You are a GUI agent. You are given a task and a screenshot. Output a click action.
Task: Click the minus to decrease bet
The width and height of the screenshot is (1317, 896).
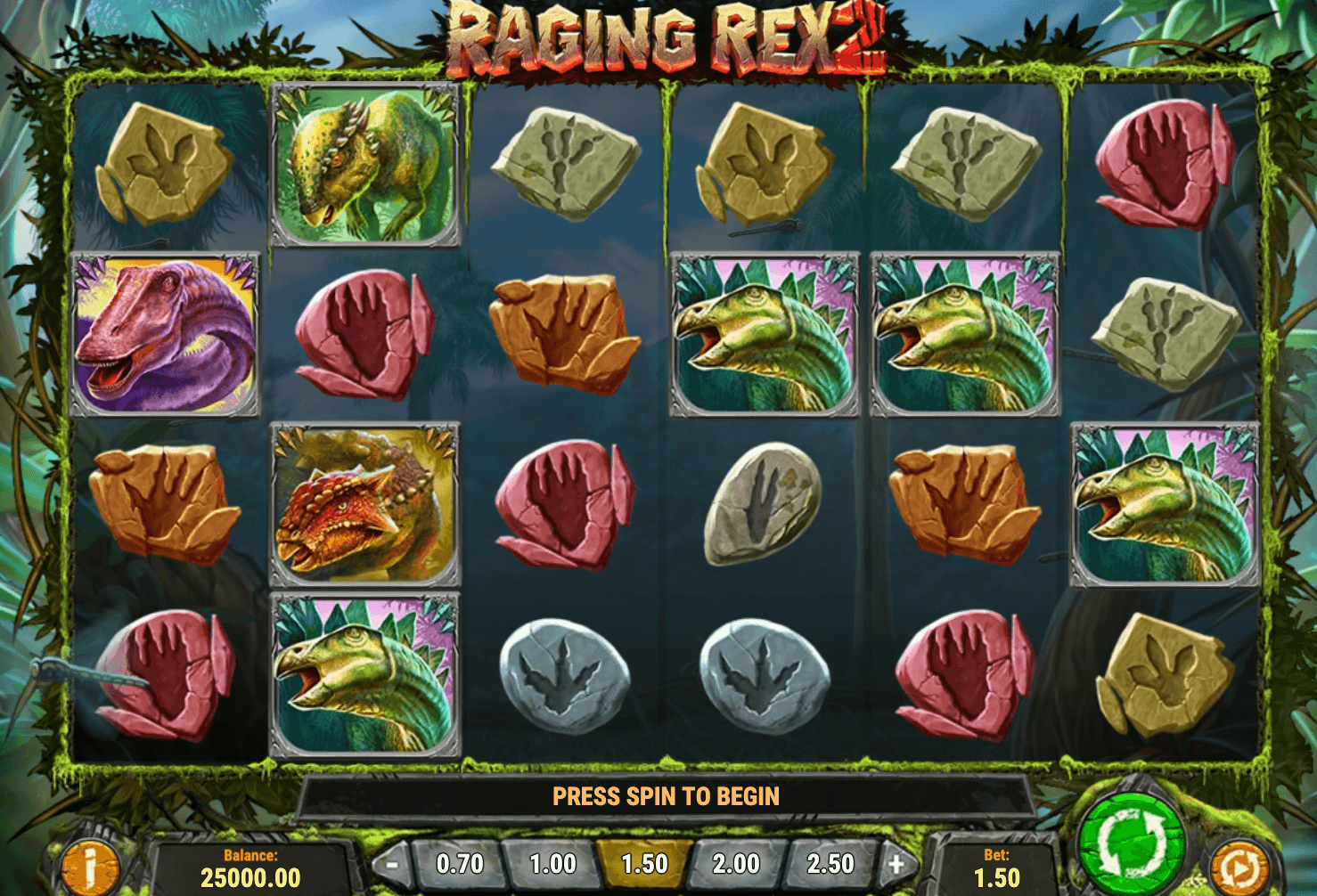pyautogui.click(x=392, y=862)
